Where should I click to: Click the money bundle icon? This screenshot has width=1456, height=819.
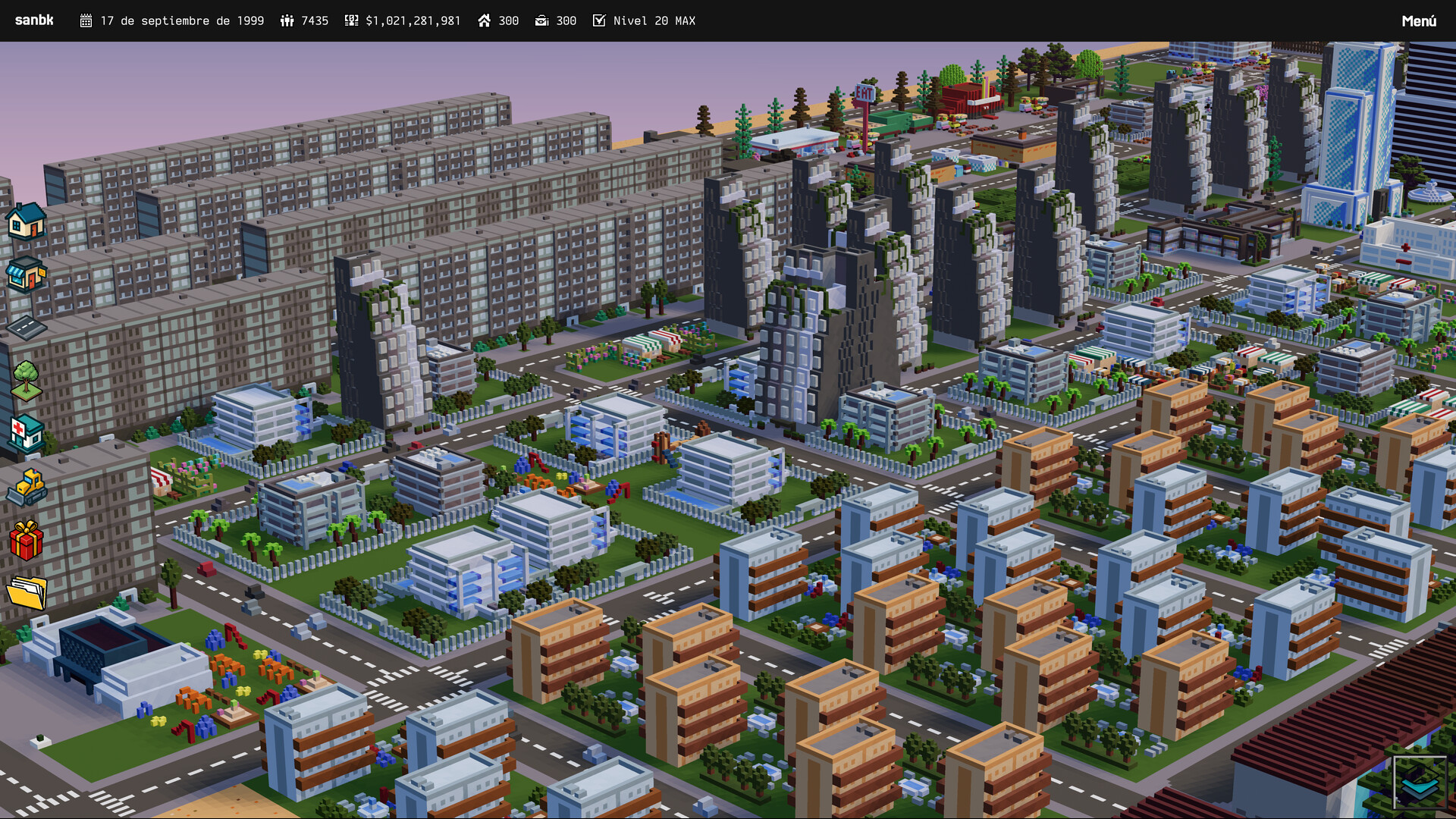pyautogui.click(x=351, y=20)
